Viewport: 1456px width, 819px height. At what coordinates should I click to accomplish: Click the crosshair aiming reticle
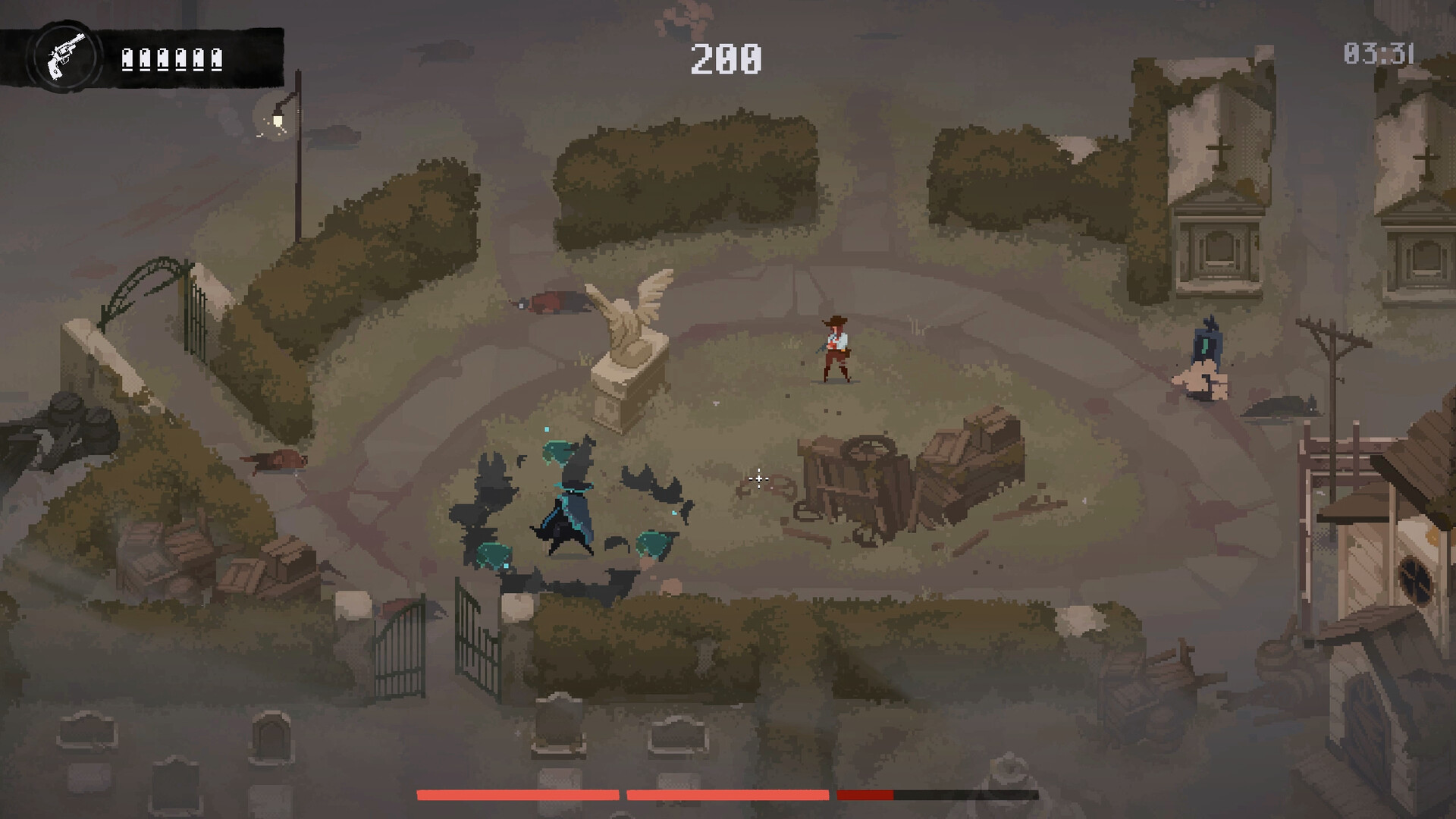pyautogui.click(x=758, y=479)
